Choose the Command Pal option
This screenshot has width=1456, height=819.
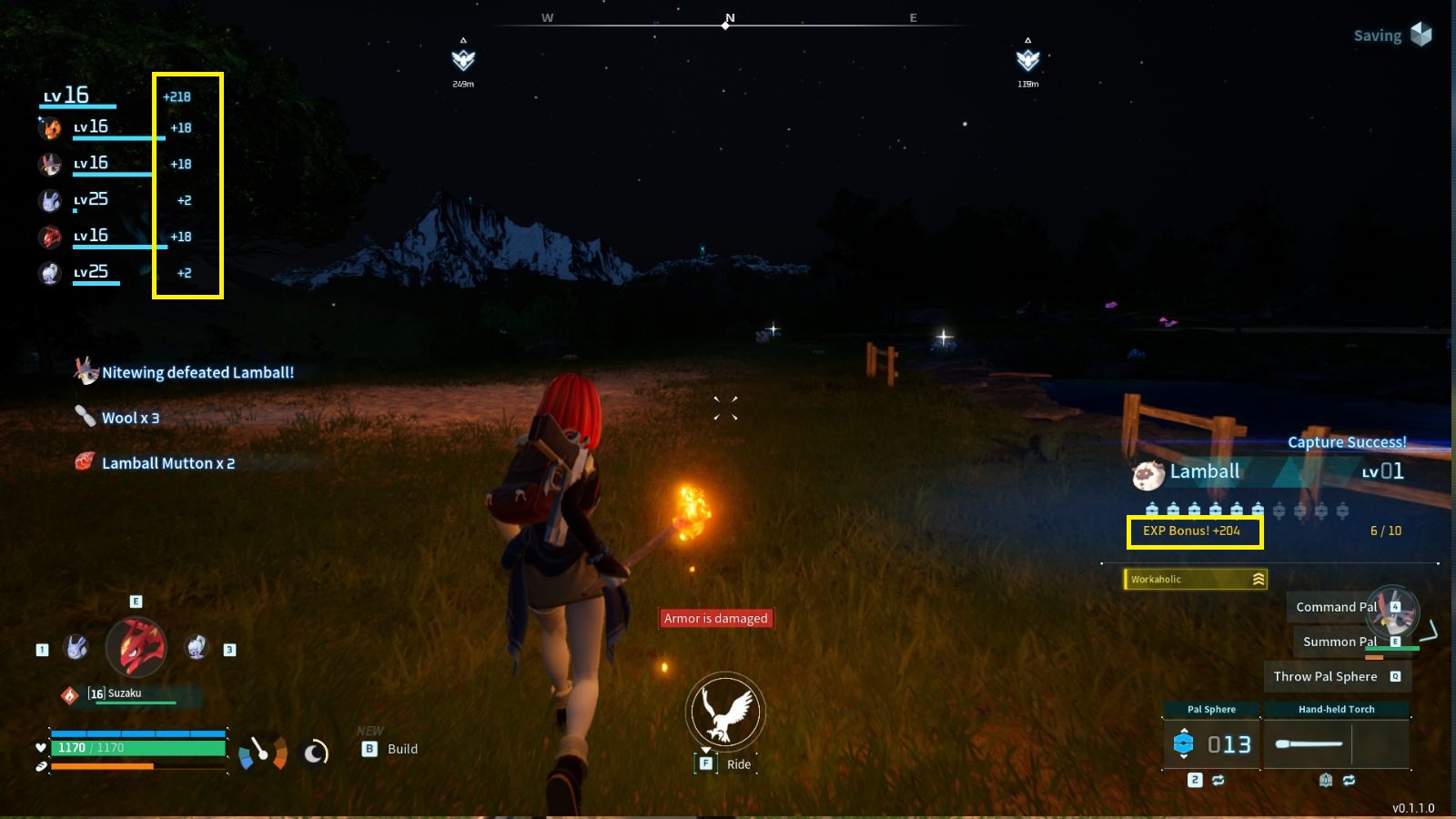pyautogui.click(x=1336, y=607)
